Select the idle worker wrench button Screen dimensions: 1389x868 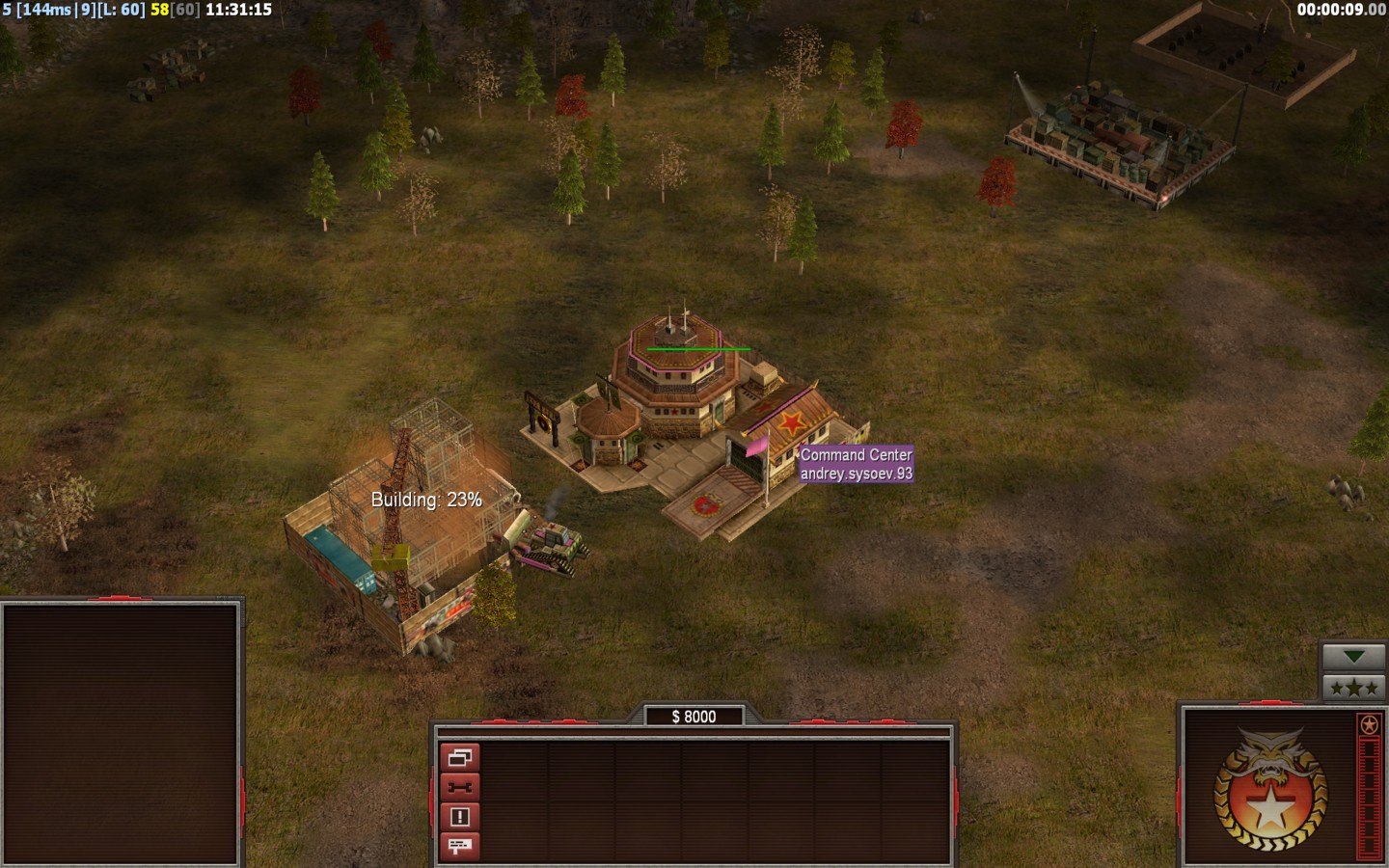click(x=460, y=787)
